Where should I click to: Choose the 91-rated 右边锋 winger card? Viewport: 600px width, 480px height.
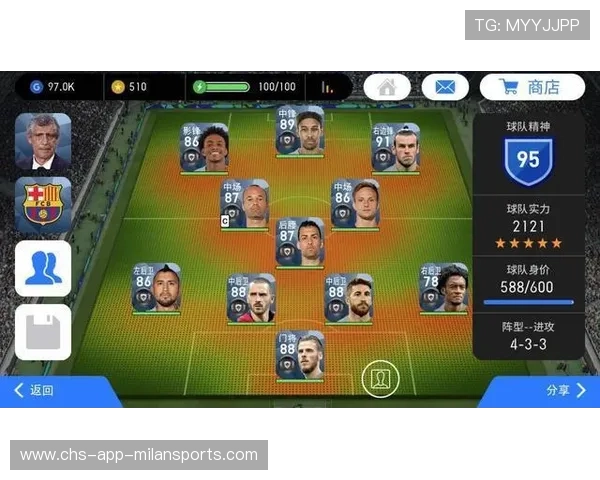coord(395,148)
